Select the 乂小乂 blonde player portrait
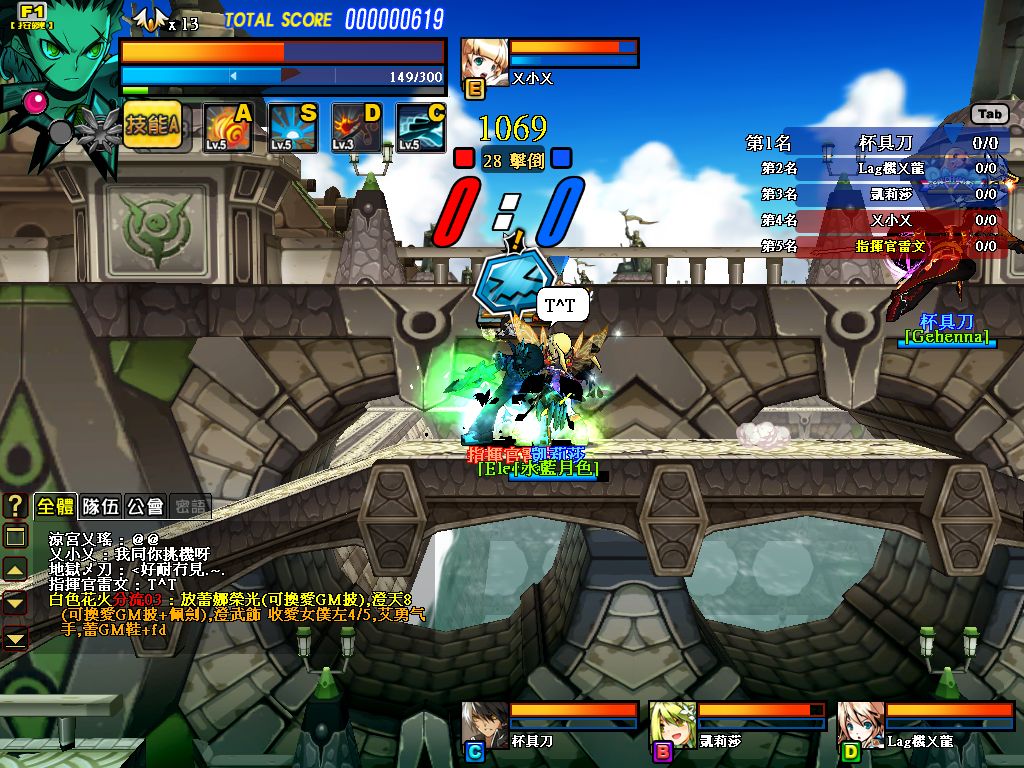Image resolution: width=1024 pixels, height=768 pixels. [485, 62]
